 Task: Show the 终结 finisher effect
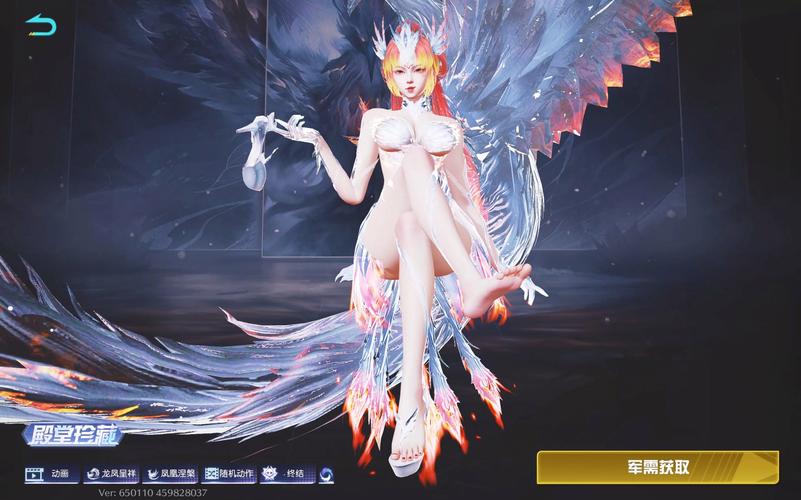[287, 473]
